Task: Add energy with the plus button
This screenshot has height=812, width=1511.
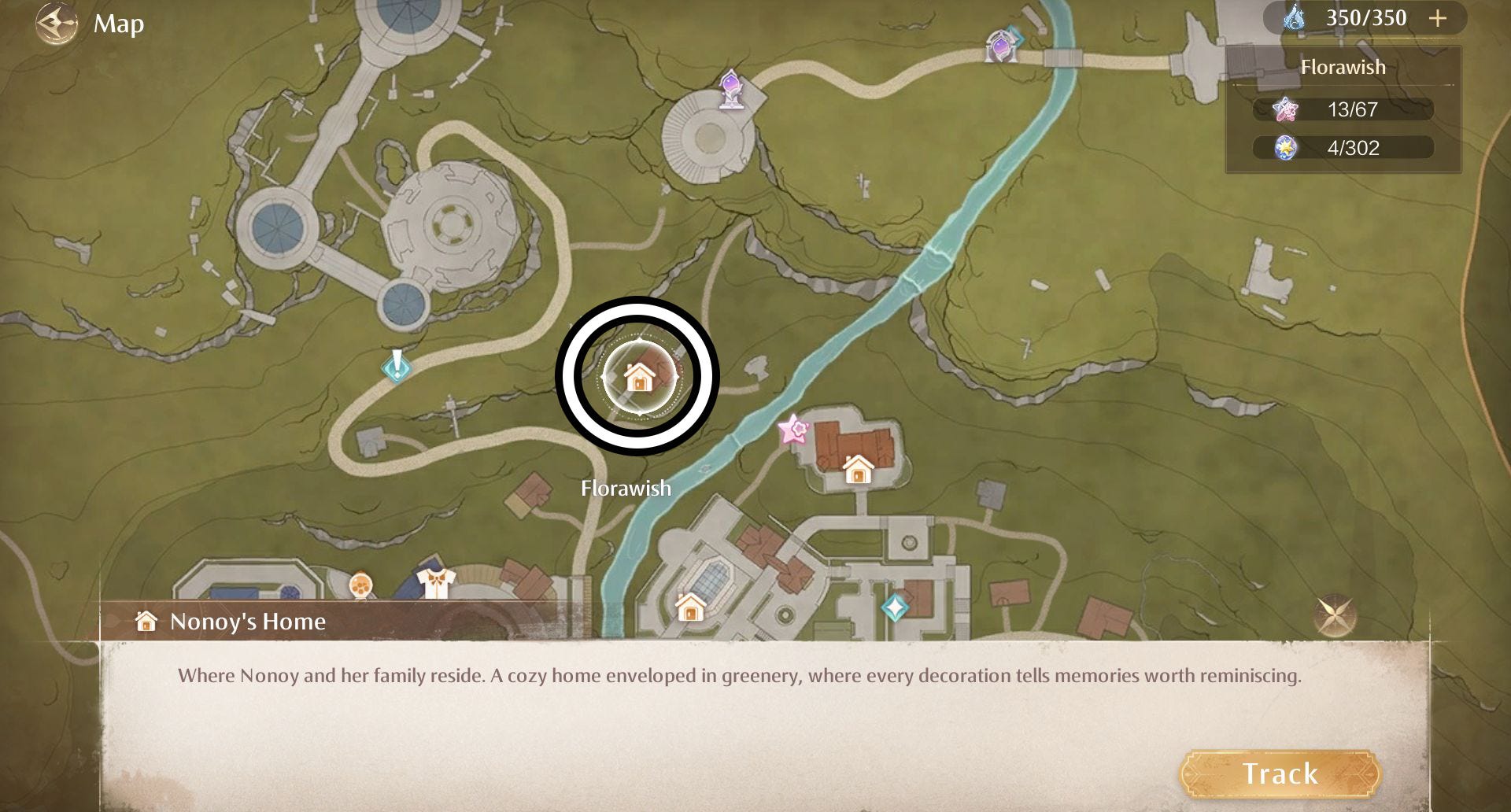Action: click(x=1438, y=18)
